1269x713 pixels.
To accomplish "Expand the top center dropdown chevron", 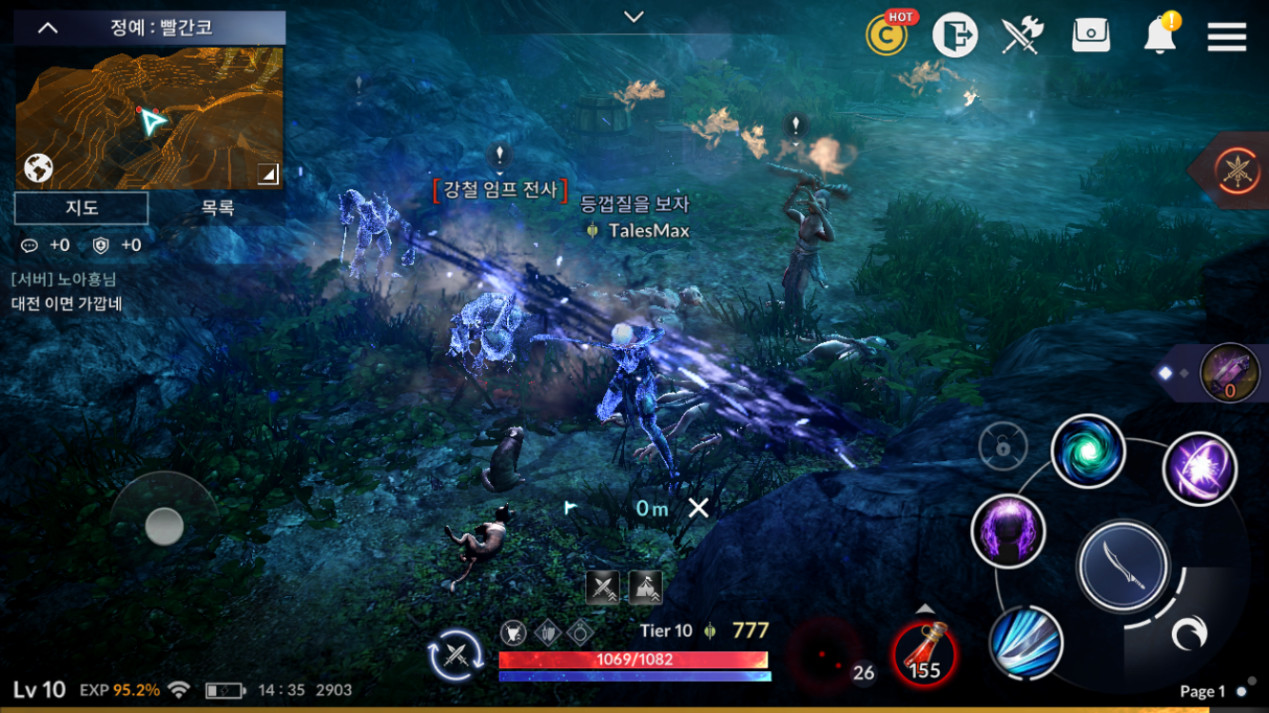I will (x=633, y=16).
